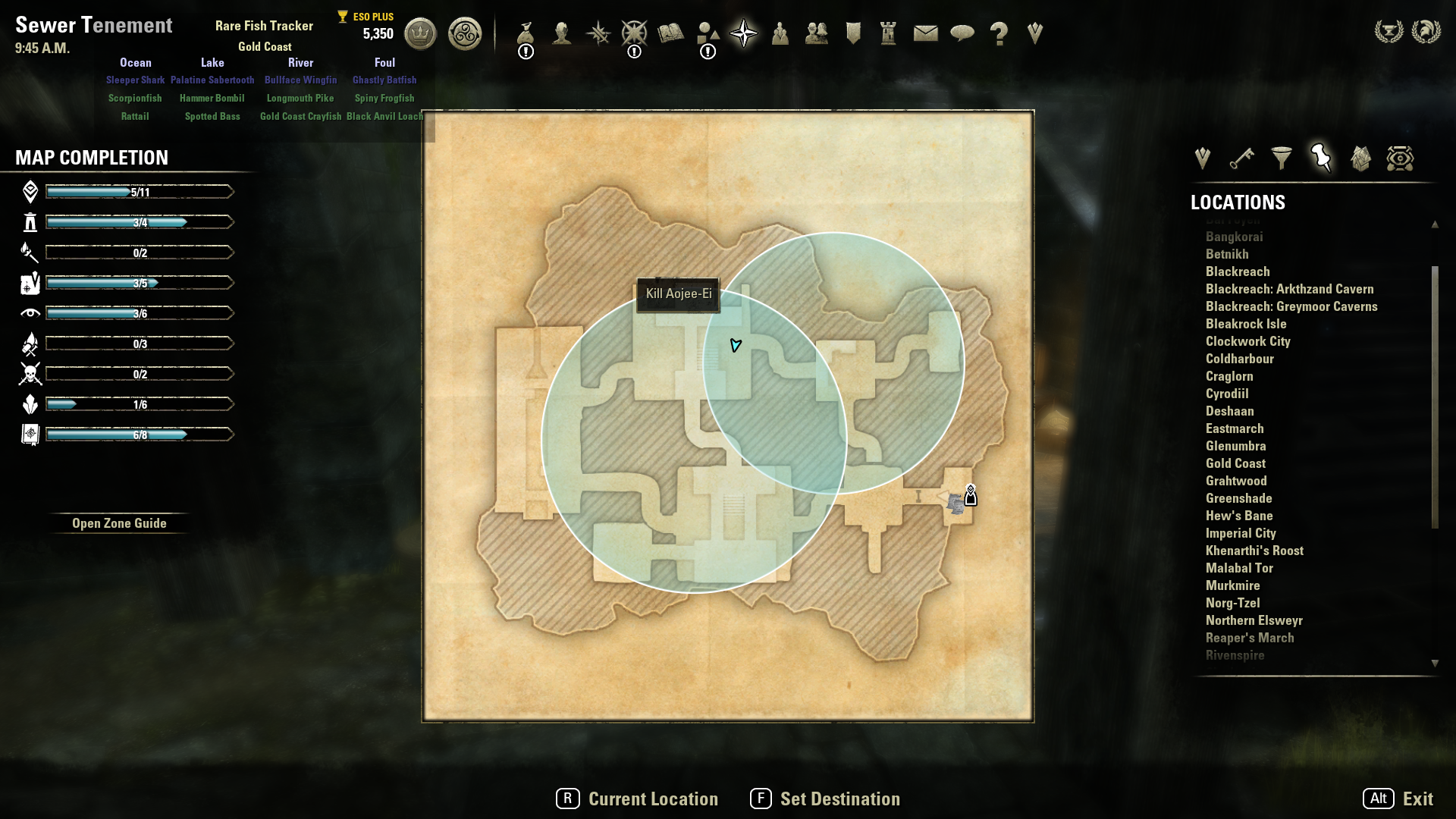1456x819 pixels.
Task: Click the Open Zone Guide button
Action: [x=119, y=523]
